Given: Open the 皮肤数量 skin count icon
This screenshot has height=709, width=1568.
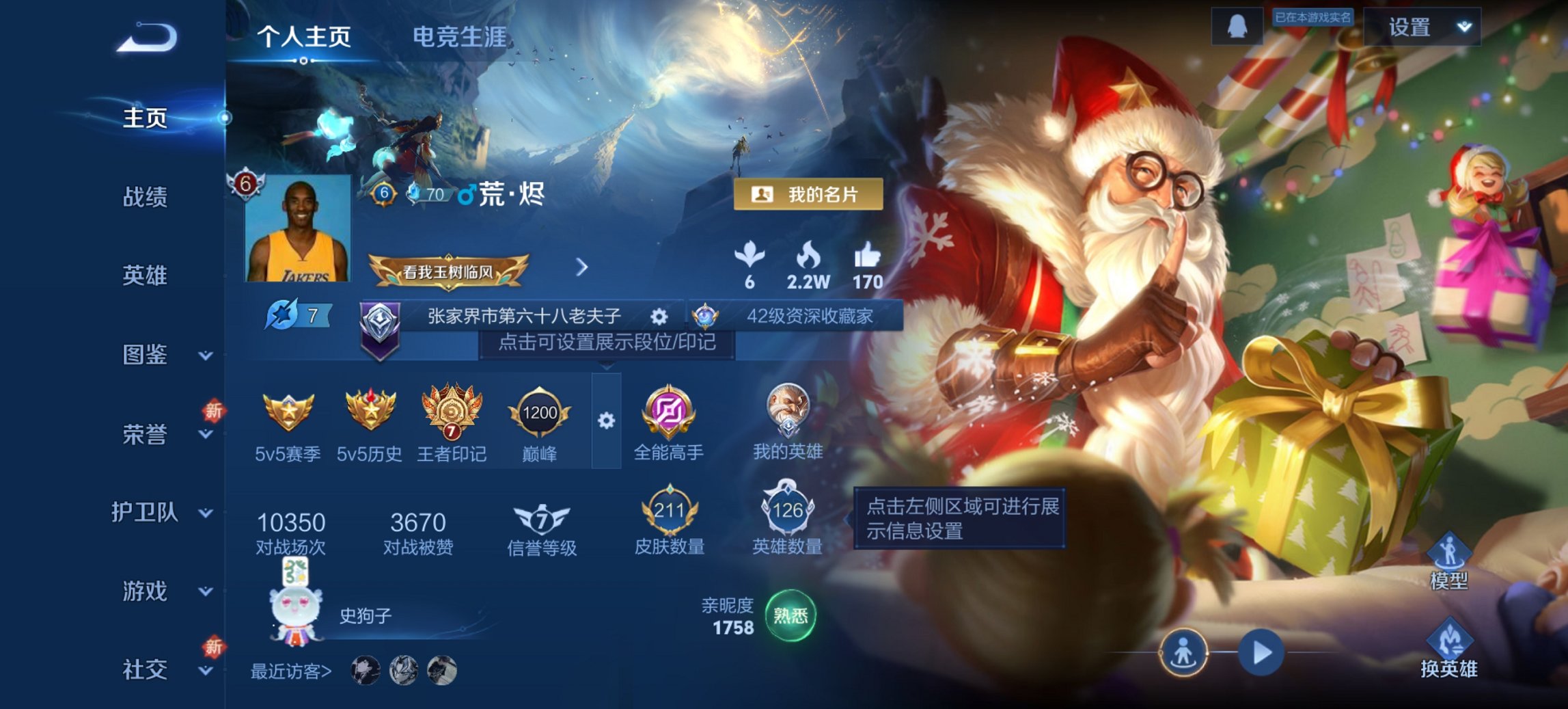Looking at the screenshot, I should tap(670, 509).
